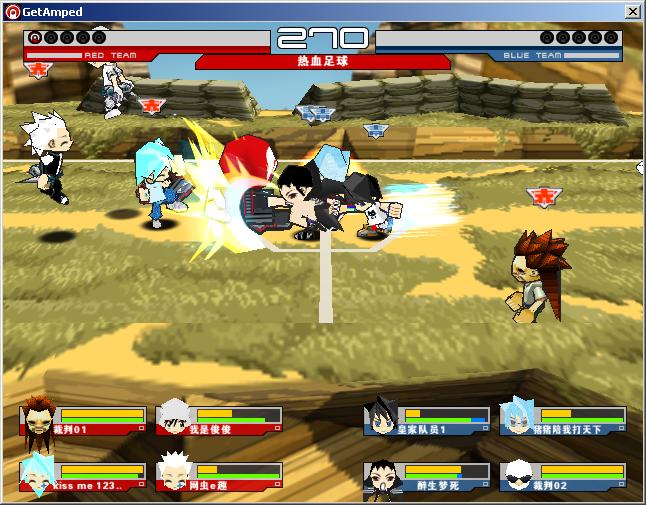Pick player panel 猪猪陪我打天下
Image resolution: width=646 pixels, height=505 pixels.
coord(563,419)
